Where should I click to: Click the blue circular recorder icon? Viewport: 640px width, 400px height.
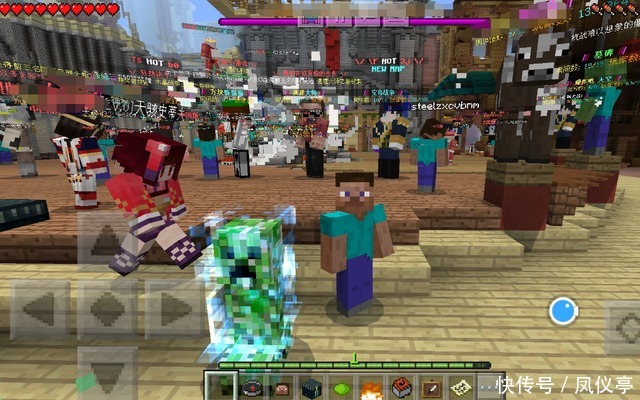coord(563,311)
